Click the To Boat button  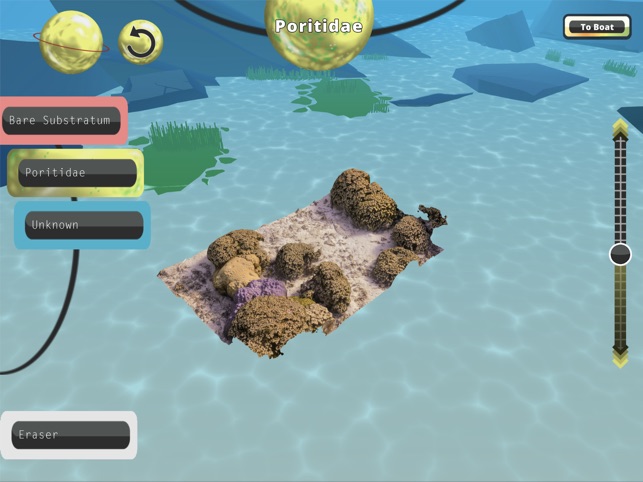pyautogui.click(x=597, y=27)
